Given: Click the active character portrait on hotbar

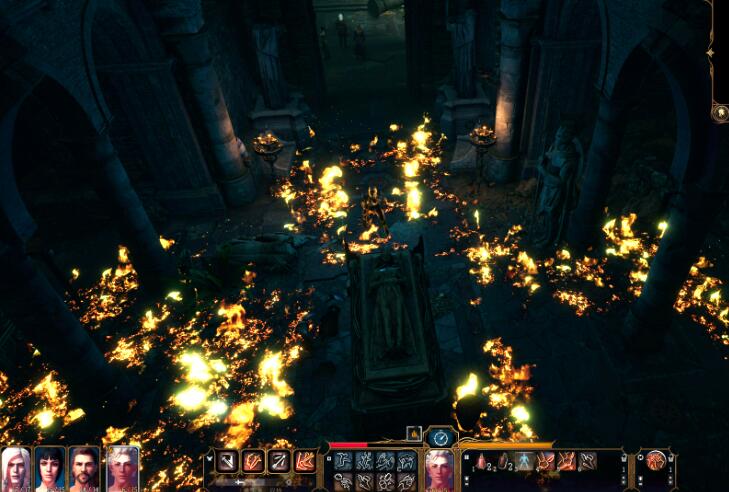Looking at the screenshot, I should pyautogui.click(x=439, y=466).
